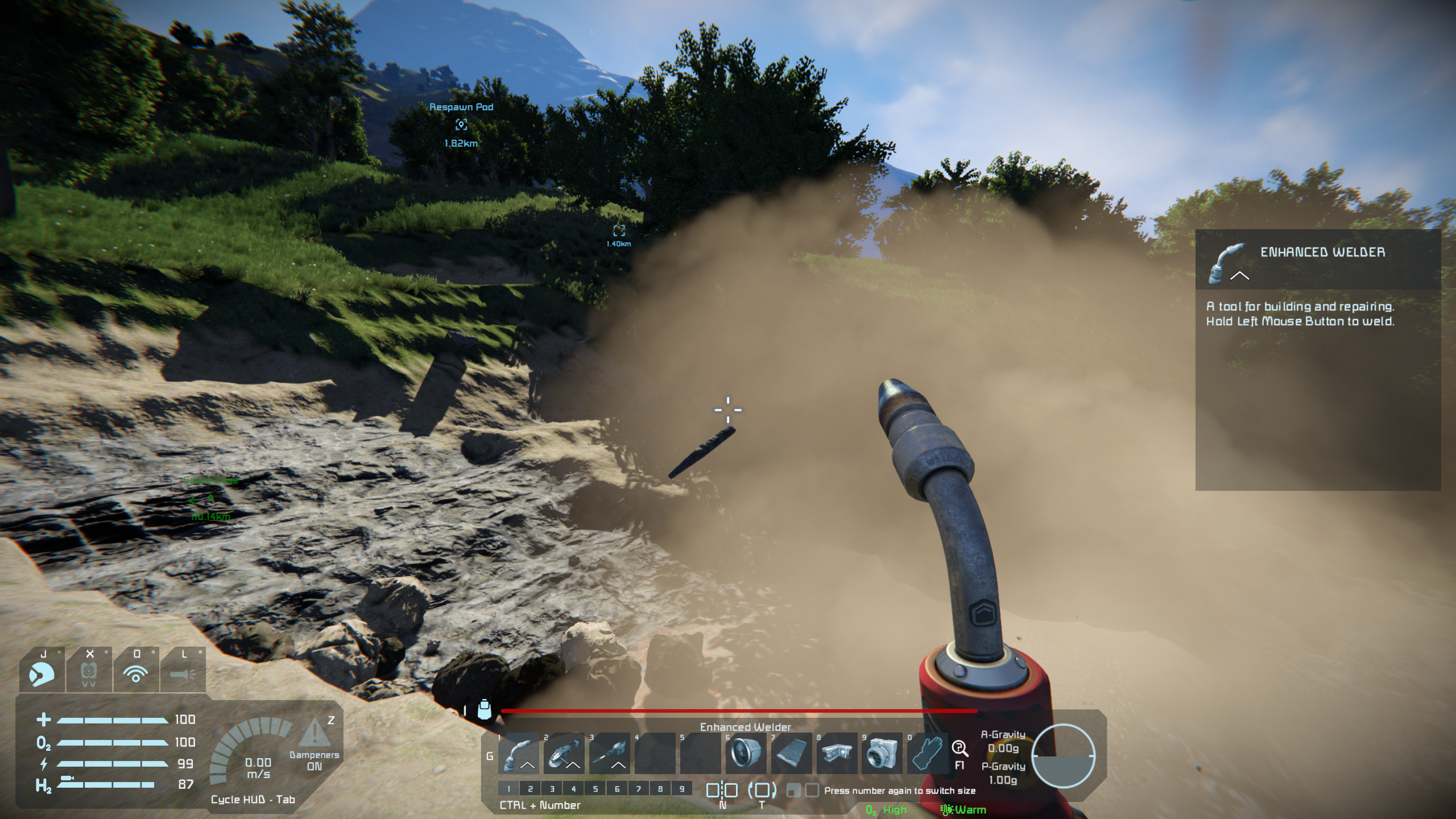This screenshot has width=1456, height=819.
Task: Toggle the flashlight status icon
Action: [x=183, y=672]
